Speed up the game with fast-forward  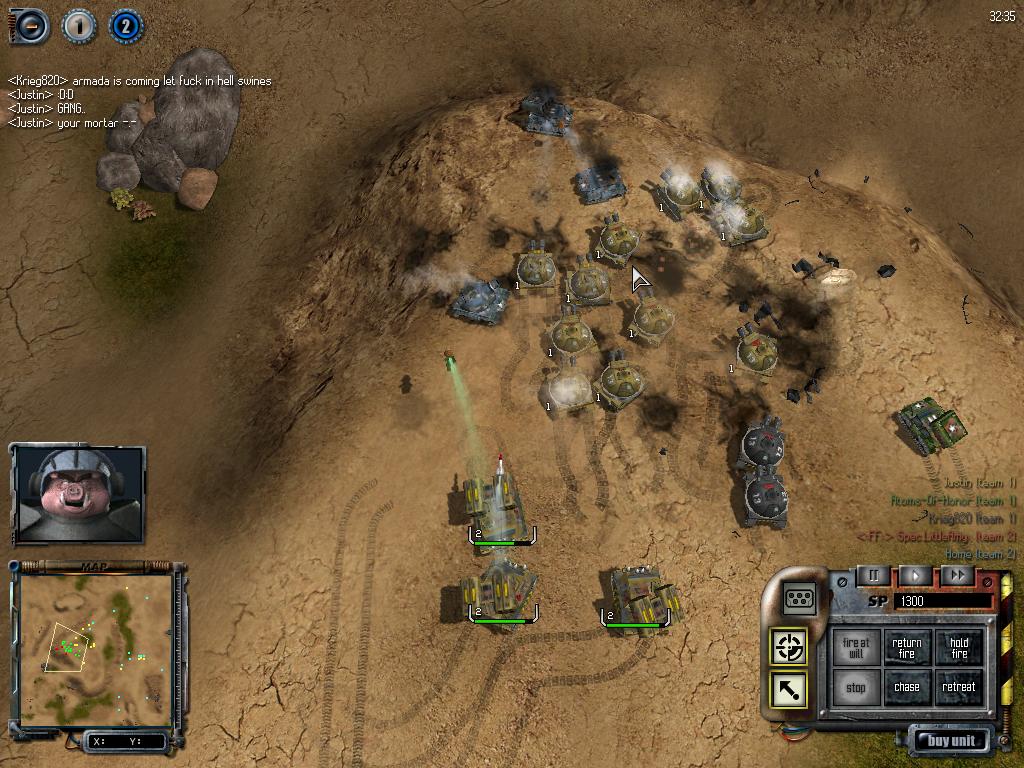point(957,575)
